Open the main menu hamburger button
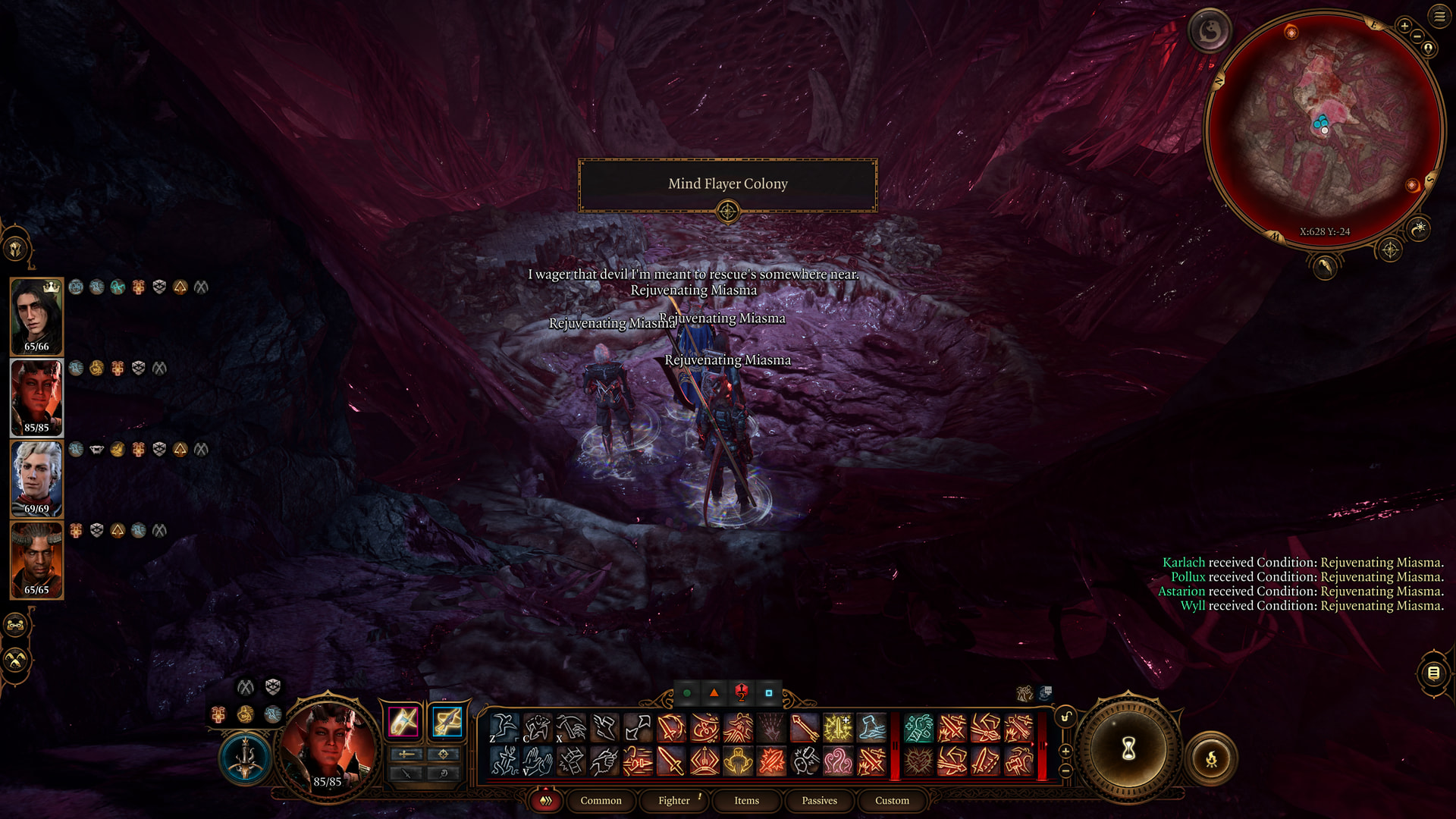1456x819 pixels. tap(1439, 16)
